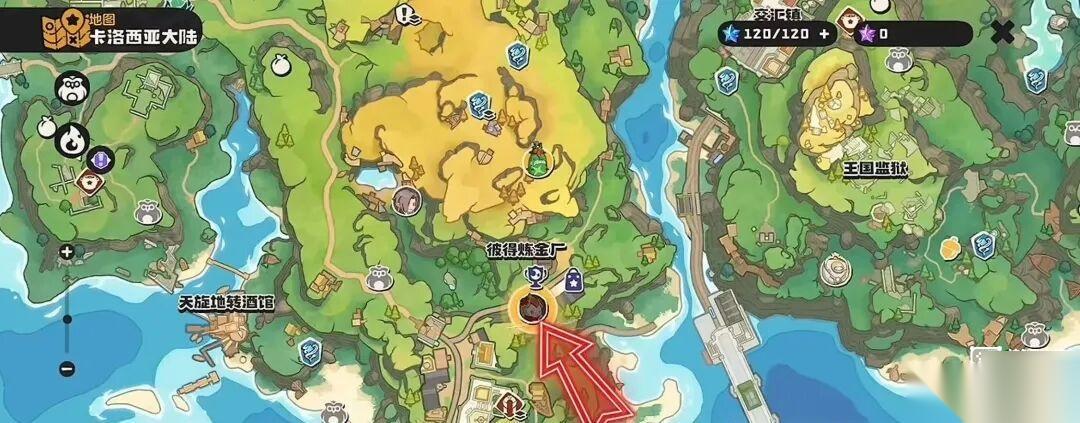Select the star bag marker
Screen dimensions: 1080x423
point(574,283)
